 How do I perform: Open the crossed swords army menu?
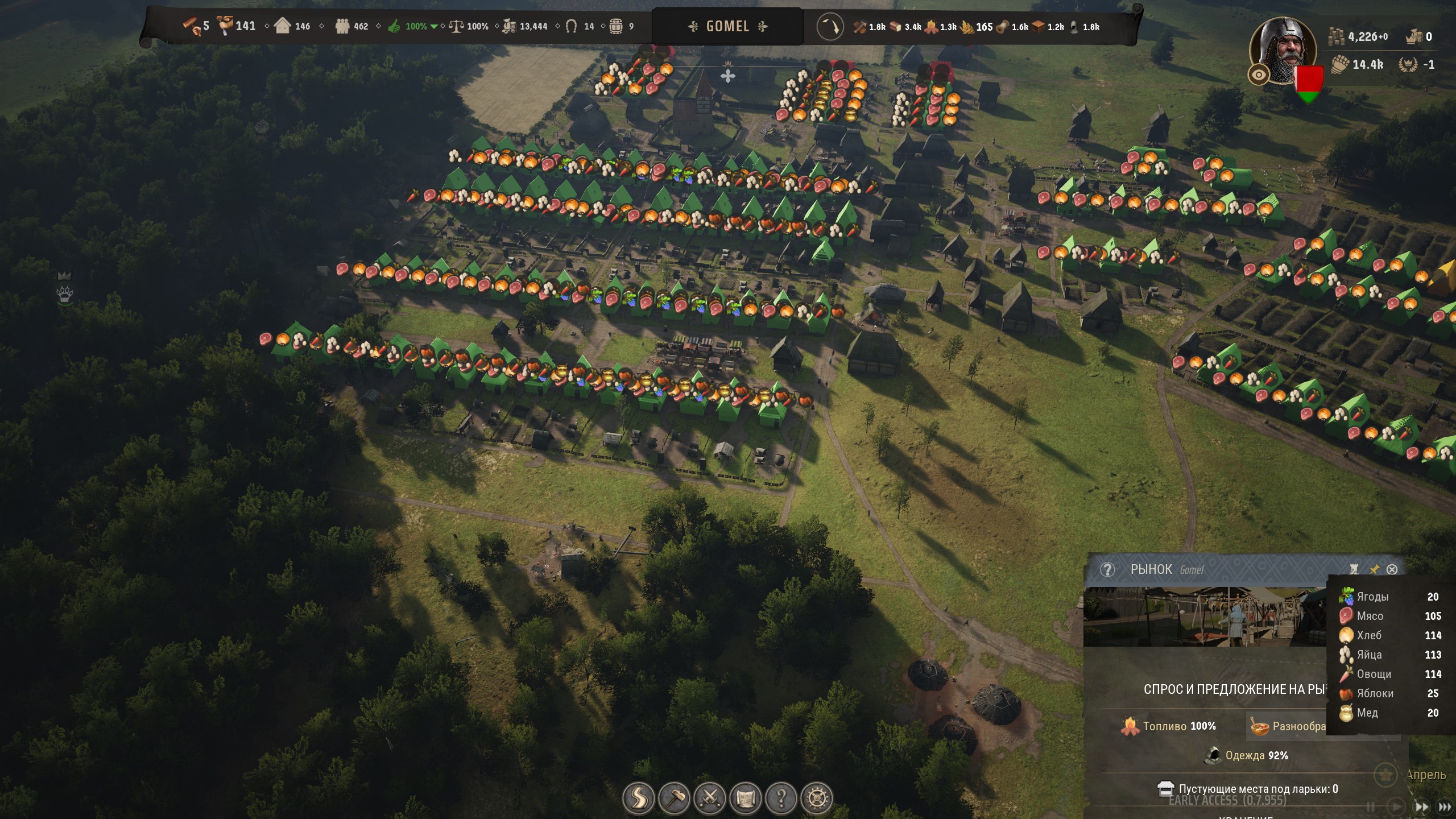[x=710, y=799]
